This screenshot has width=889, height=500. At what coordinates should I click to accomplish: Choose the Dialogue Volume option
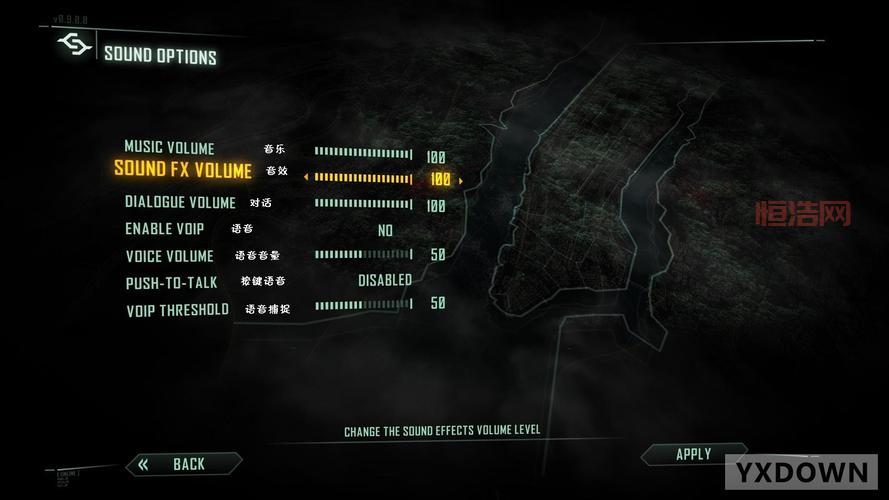180,202
